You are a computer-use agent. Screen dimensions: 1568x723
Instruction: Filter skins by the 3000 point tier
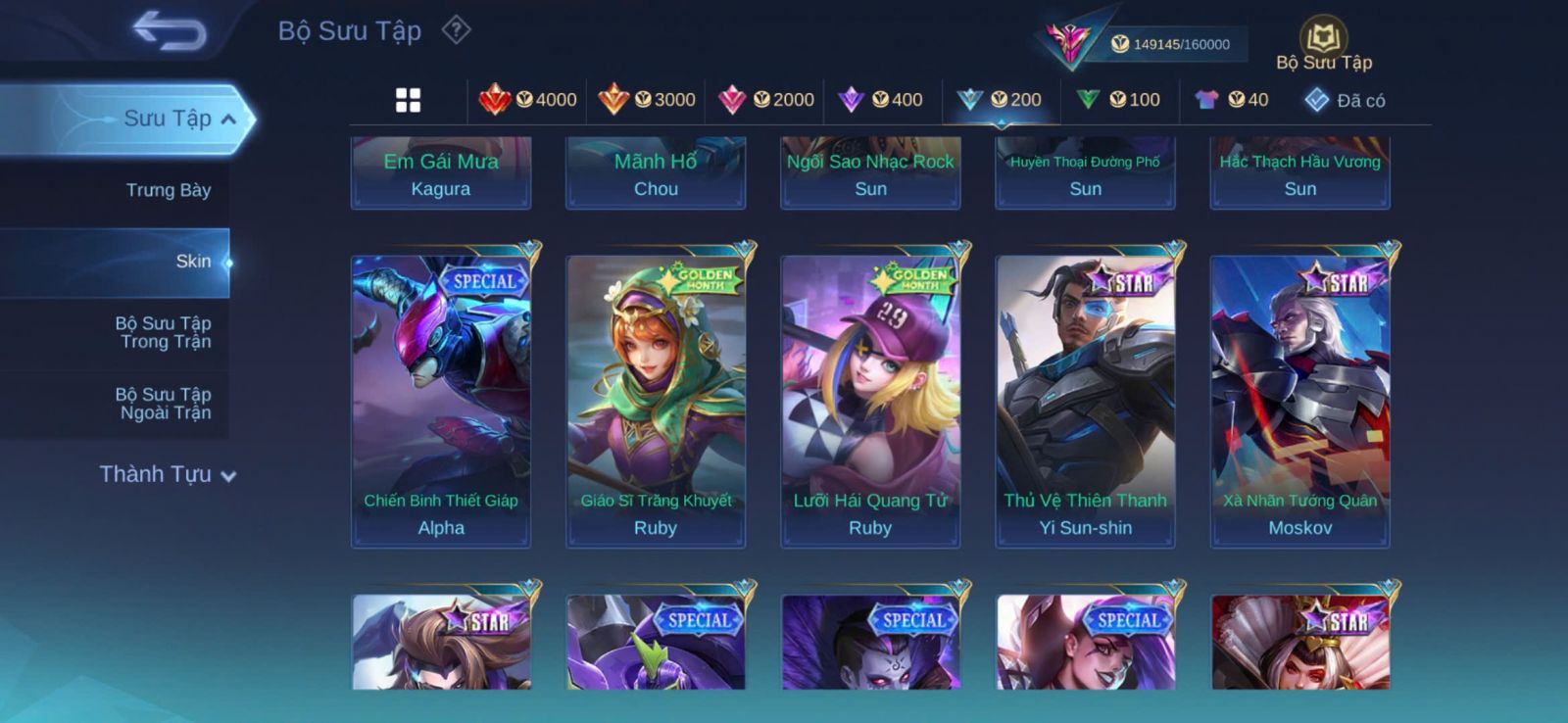pyautogui.click(x=647, y=100)
